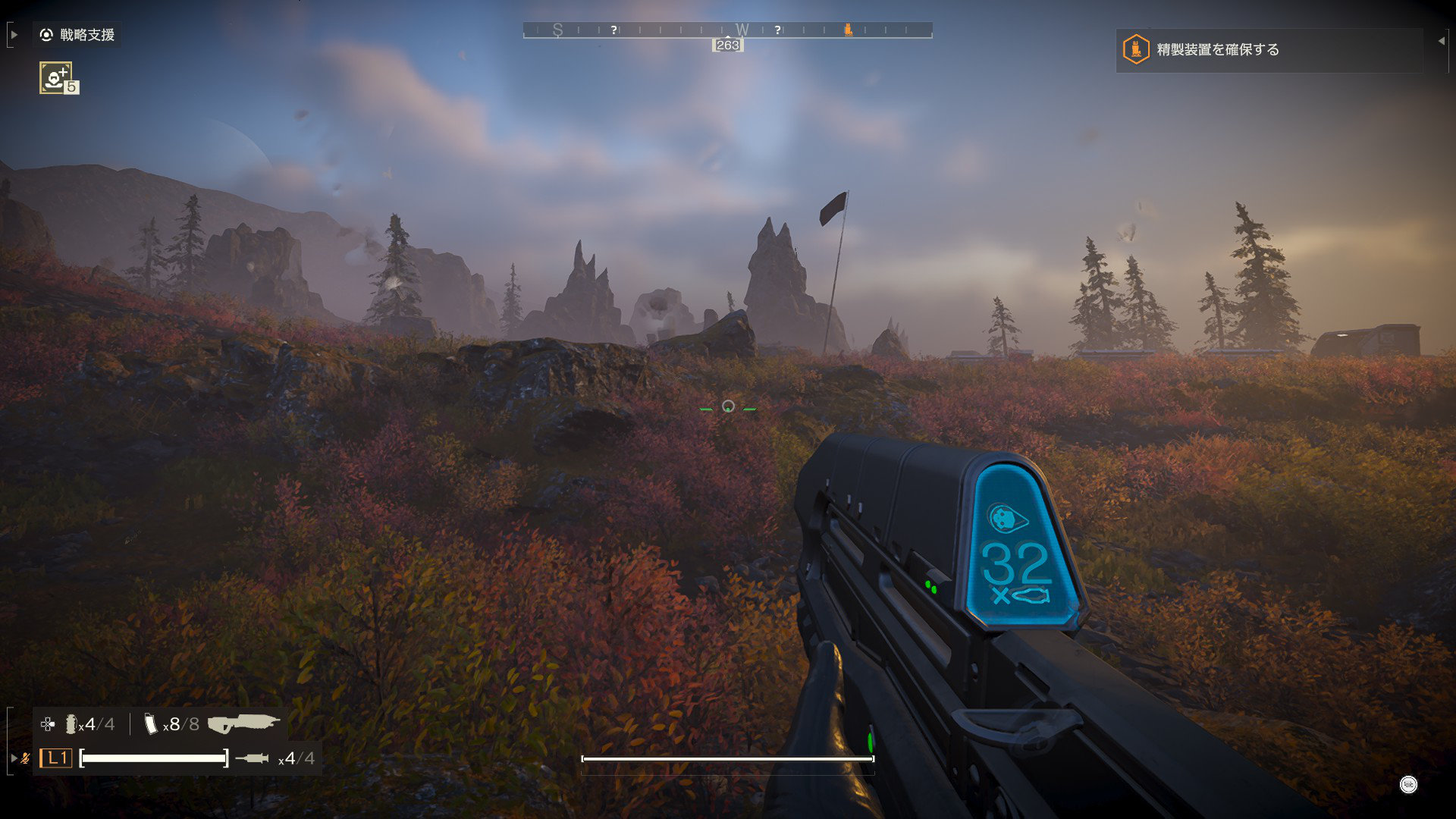Click the compass bar heading strip

pyautogui.click(x=727, y=30)
